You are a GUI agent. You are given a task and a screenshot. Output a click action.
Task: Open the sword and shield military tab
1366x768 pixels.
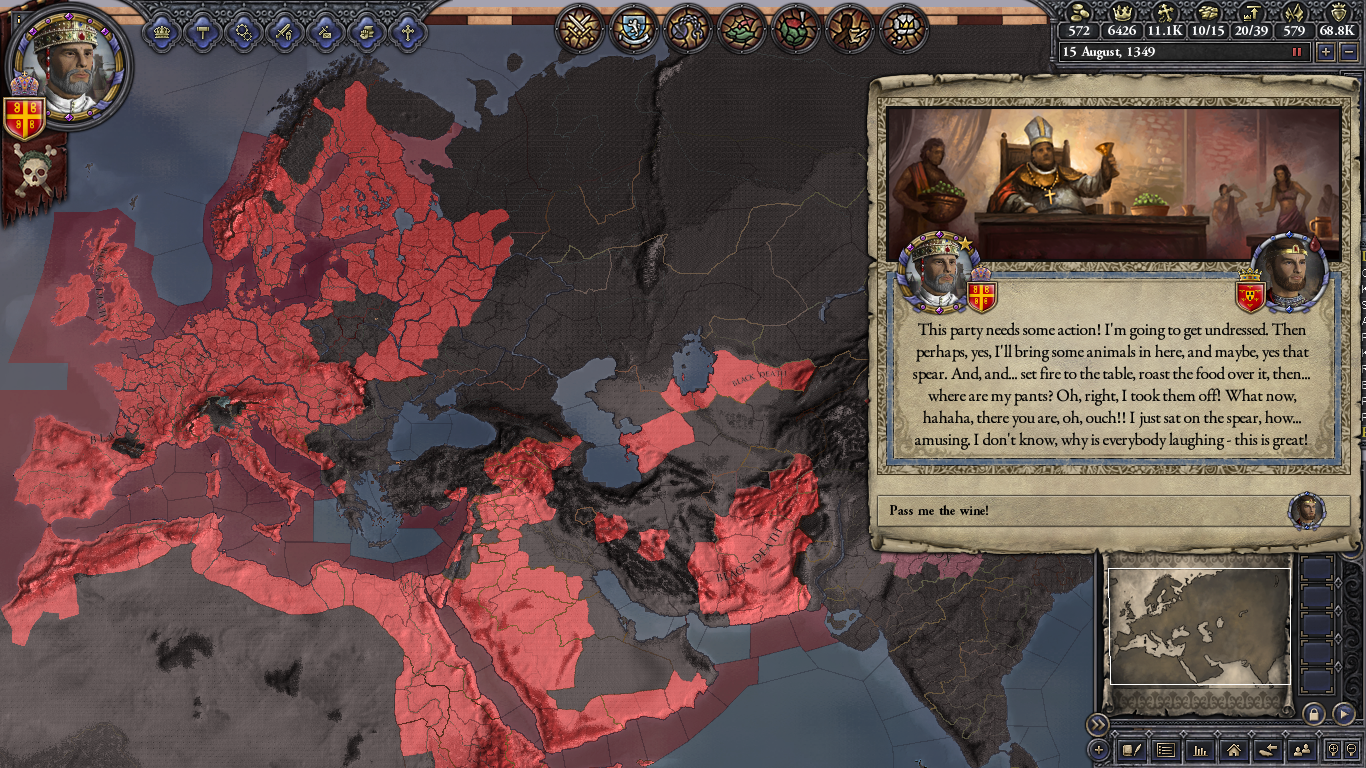click(284, 31)
